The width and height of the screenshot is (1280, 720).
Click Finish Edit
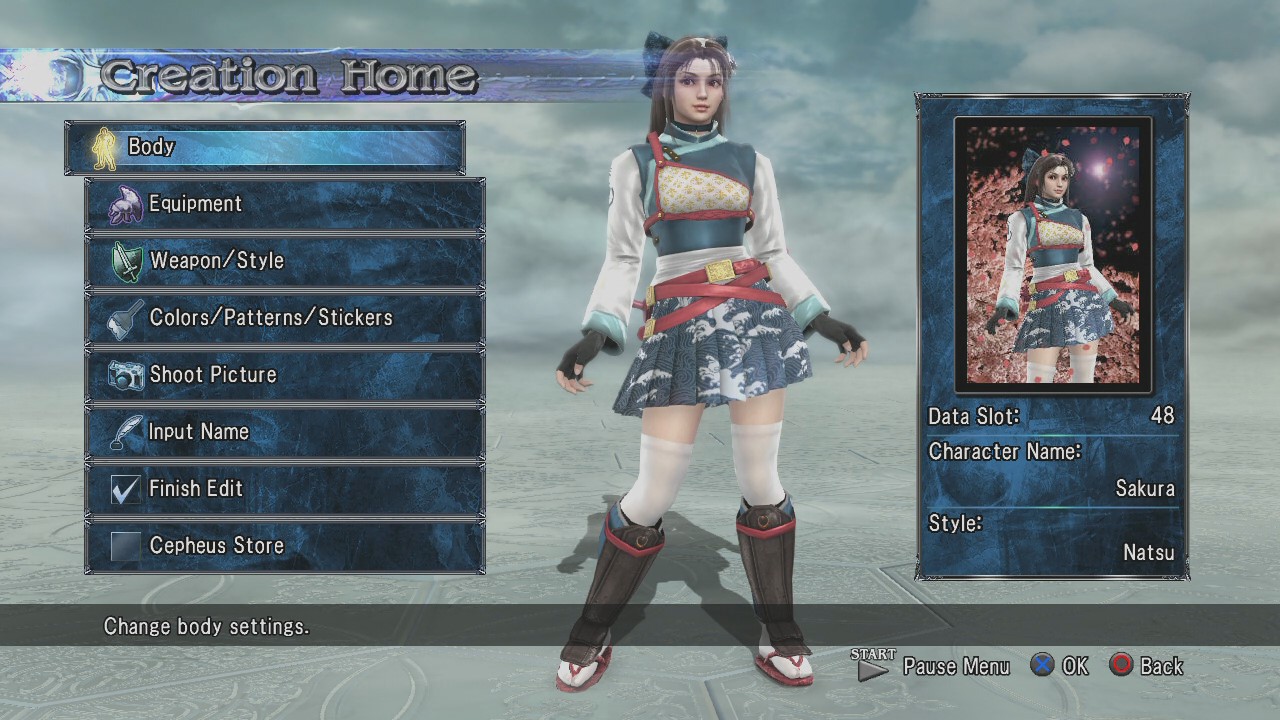[x=285, y=489]
